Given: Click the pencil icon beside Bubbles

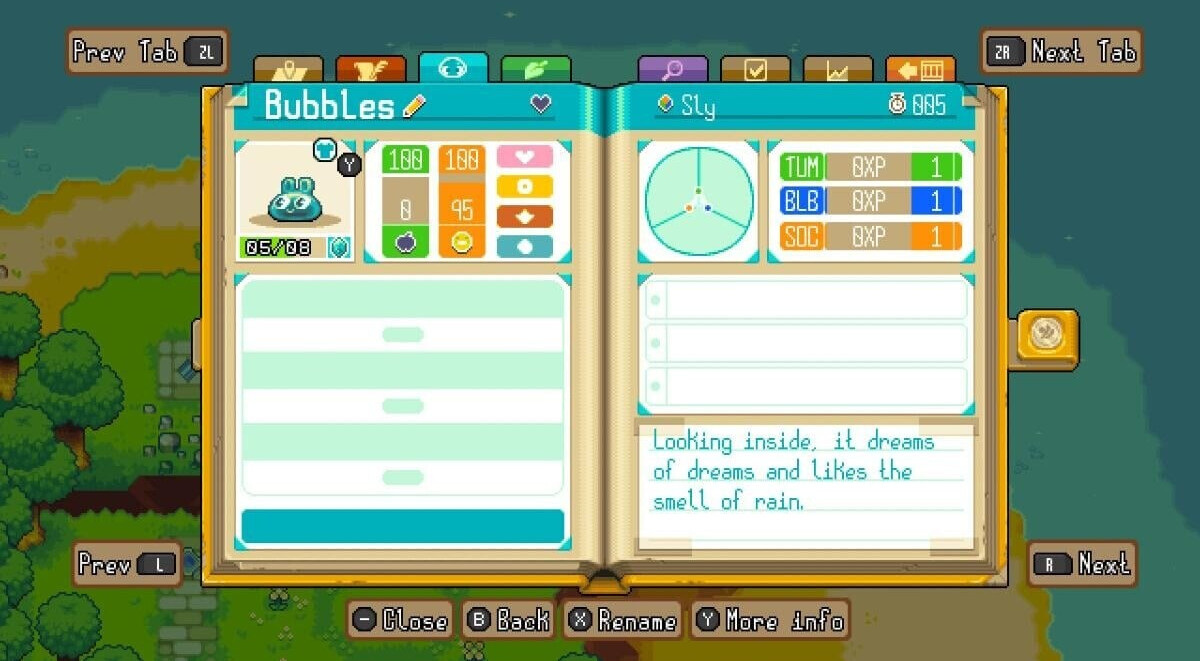Looking at the screenshot, I should [x=414, y=106].
